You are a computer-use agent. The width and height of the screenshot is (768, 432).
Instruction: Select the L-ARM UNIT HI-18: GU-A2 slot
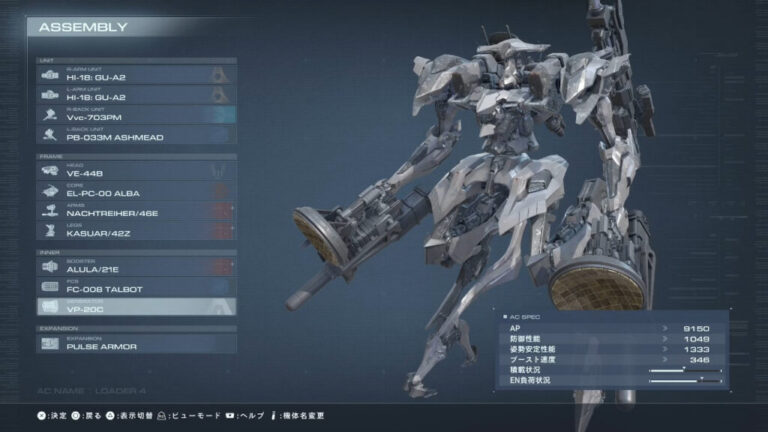[137, 94]
